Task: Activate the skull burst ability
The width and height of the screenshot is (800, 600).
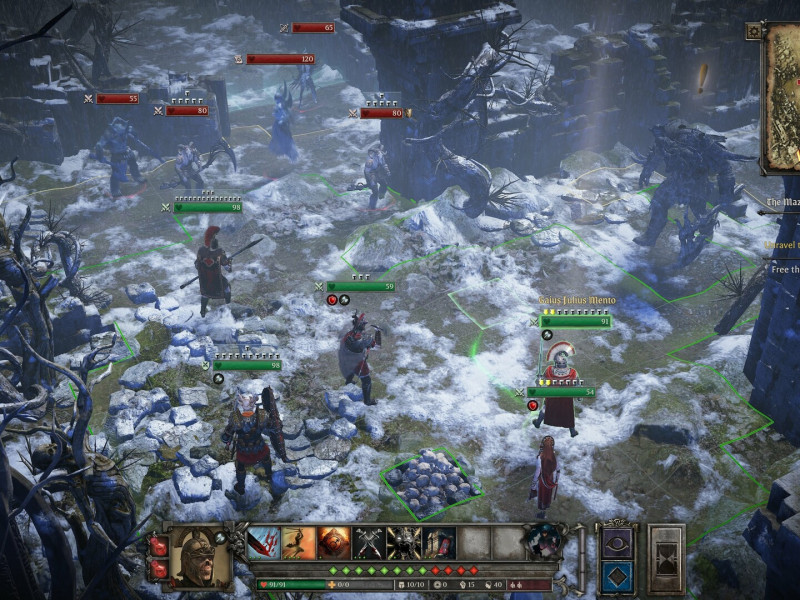Action: coord(404,543)
